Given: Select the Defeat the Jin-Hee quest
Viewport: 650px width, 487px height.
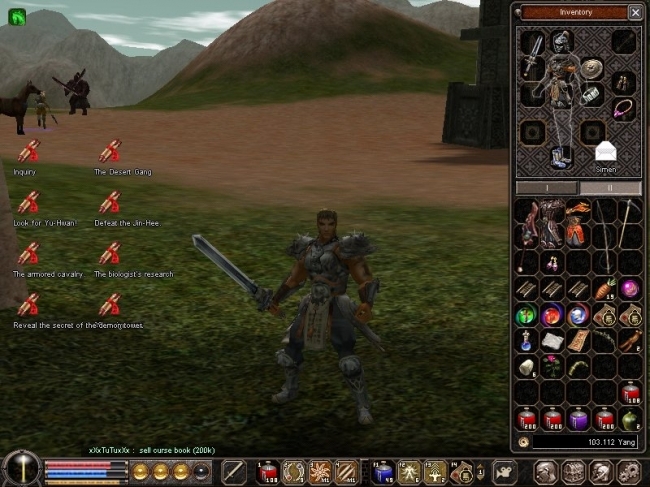Looking at the screenshot, I should point(110,203).
